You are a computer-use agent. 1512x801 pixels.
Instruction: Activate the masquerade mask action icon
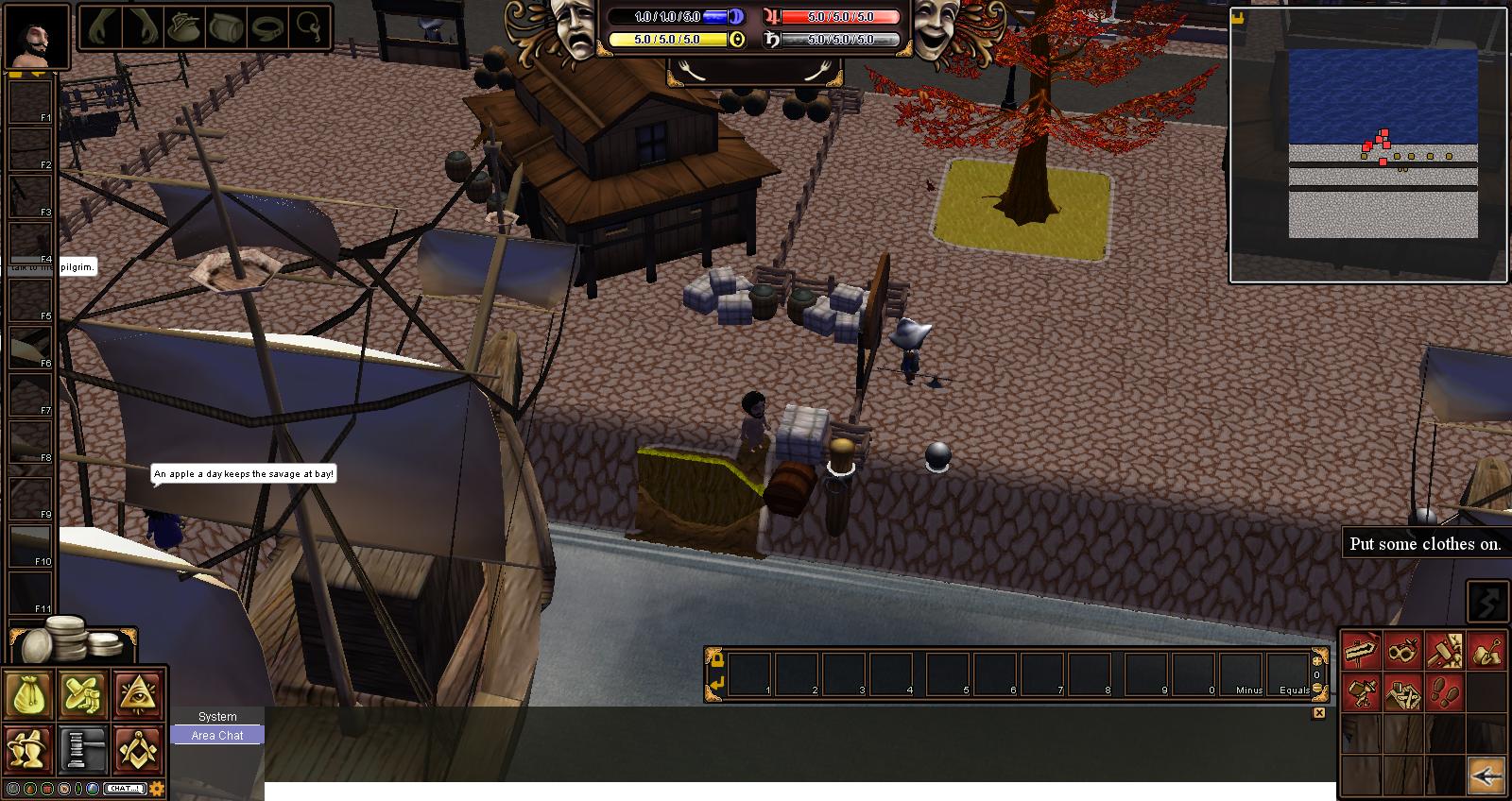pyautogui.click(x=1403, y=652)
